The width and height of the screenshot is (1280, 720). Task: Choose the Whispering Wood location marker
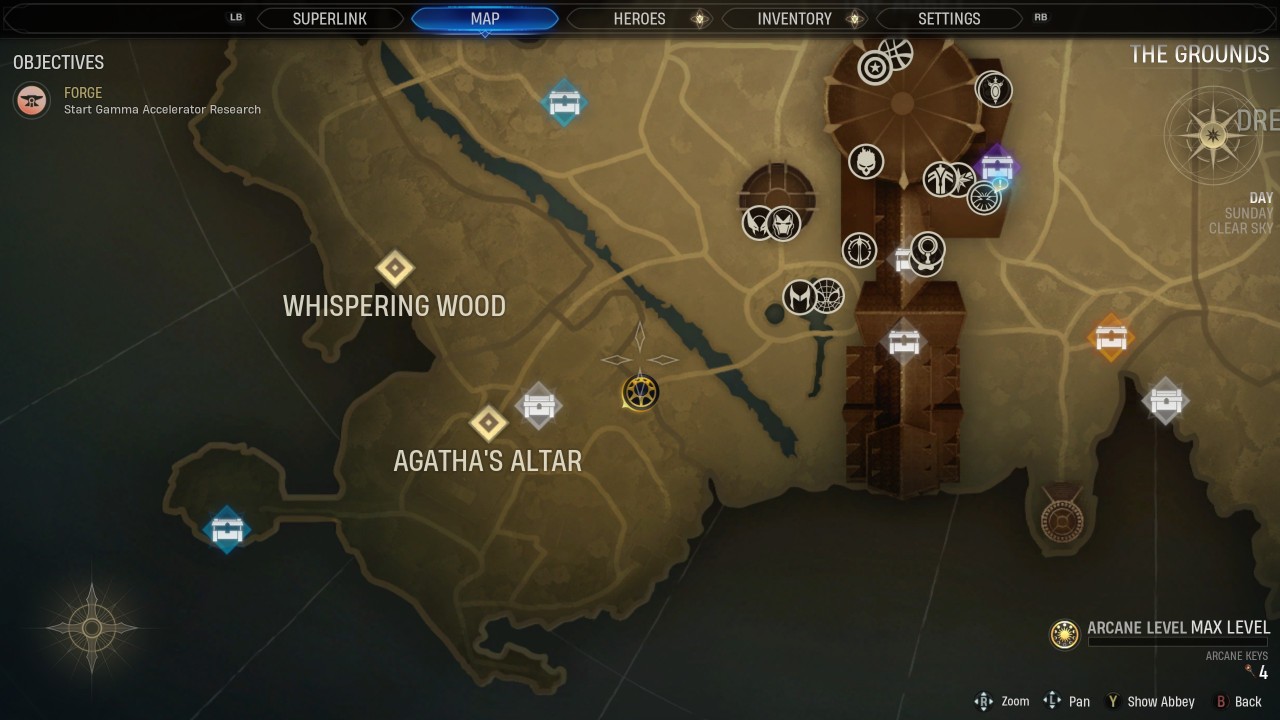395,268
